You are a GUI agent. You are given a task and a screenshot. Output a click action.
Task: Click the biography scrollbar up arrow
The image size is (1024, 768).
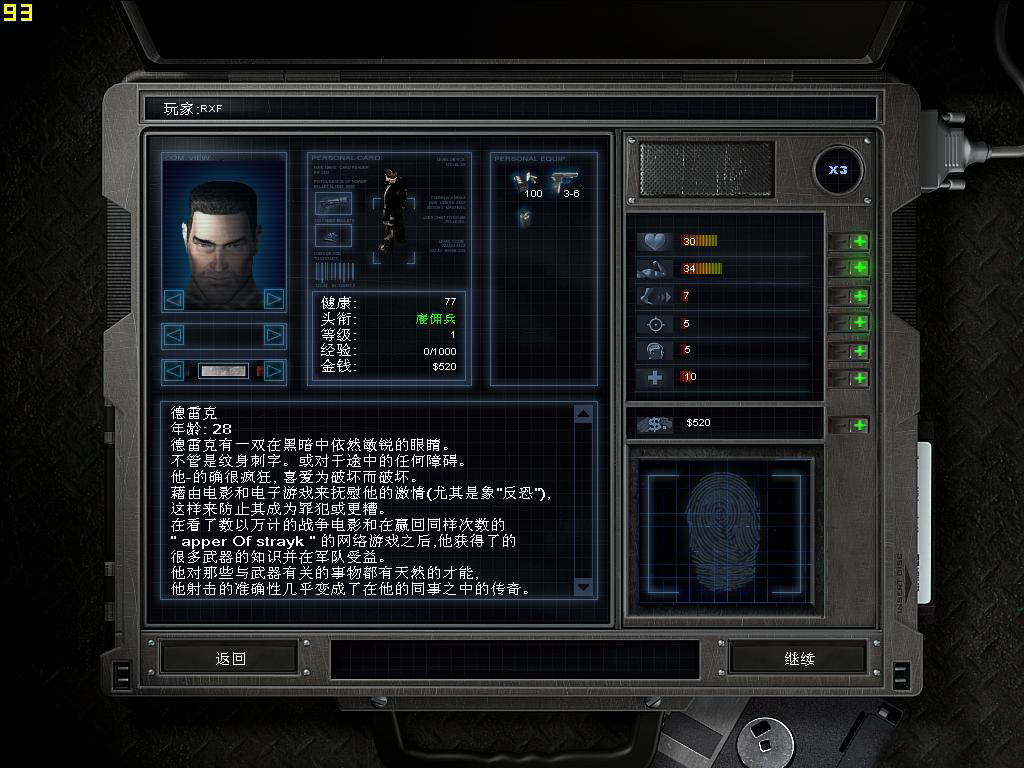584,414
